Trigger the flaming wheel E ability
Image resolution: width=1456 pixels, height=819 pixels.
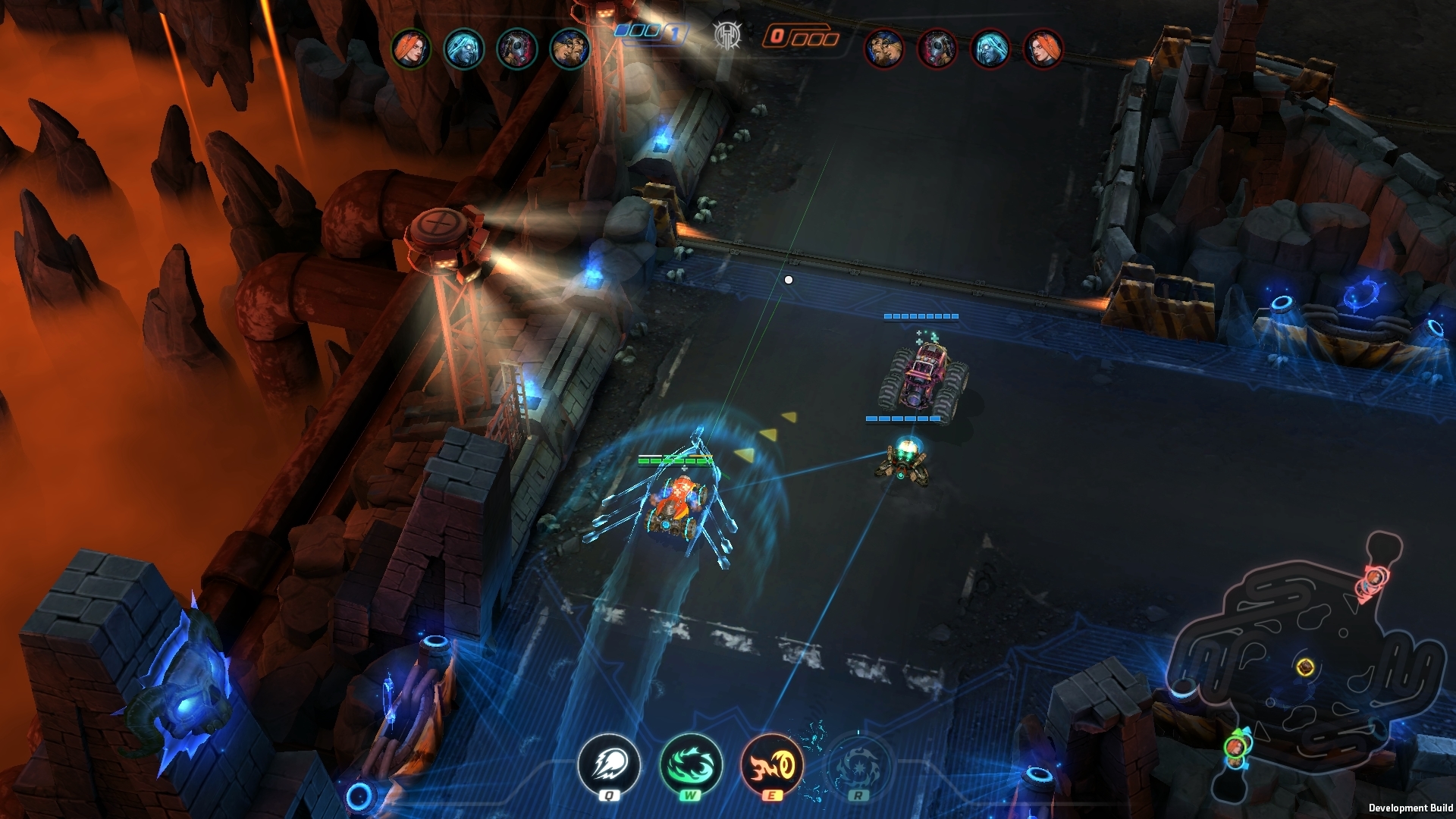pyautogui.click(x=771, y=764)
